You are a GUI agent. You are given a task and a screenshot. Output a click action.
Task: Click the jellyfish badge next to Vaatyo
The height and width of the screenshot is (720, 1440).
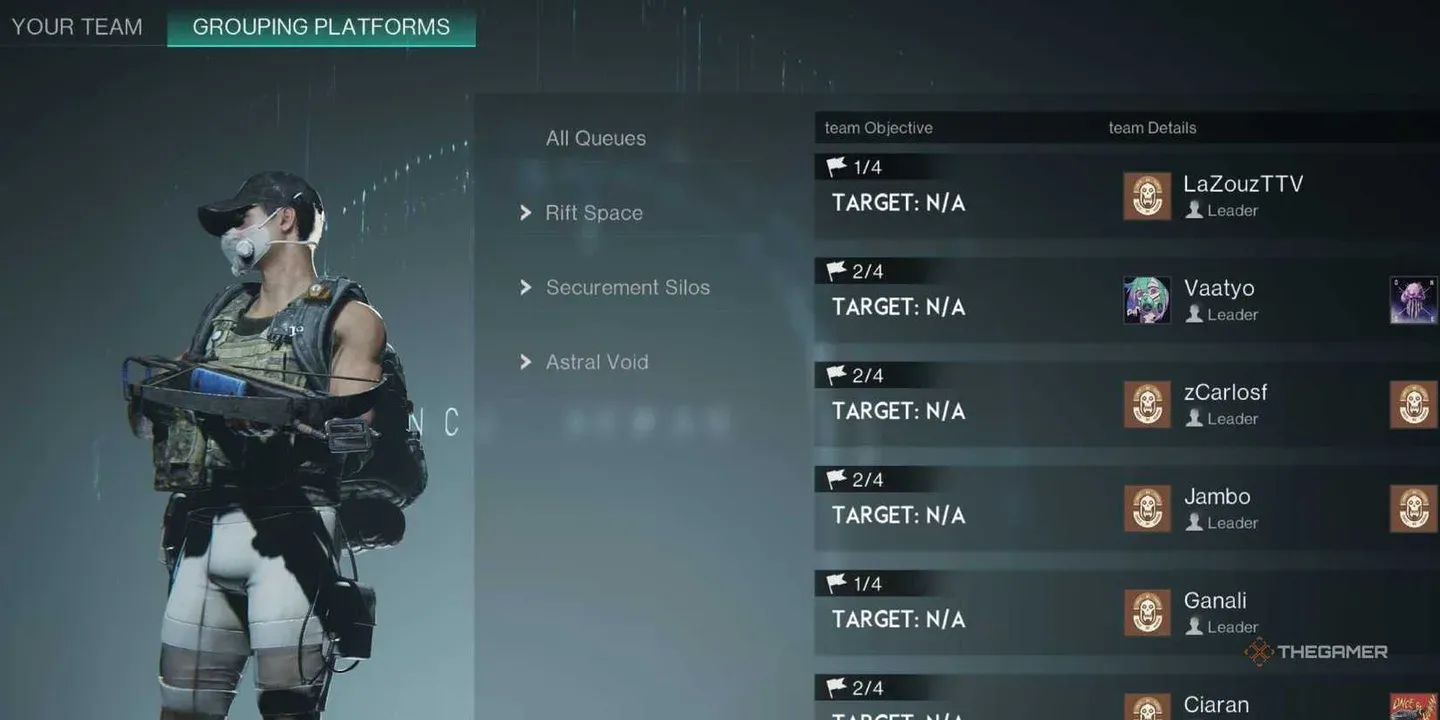coord(1413,300)
